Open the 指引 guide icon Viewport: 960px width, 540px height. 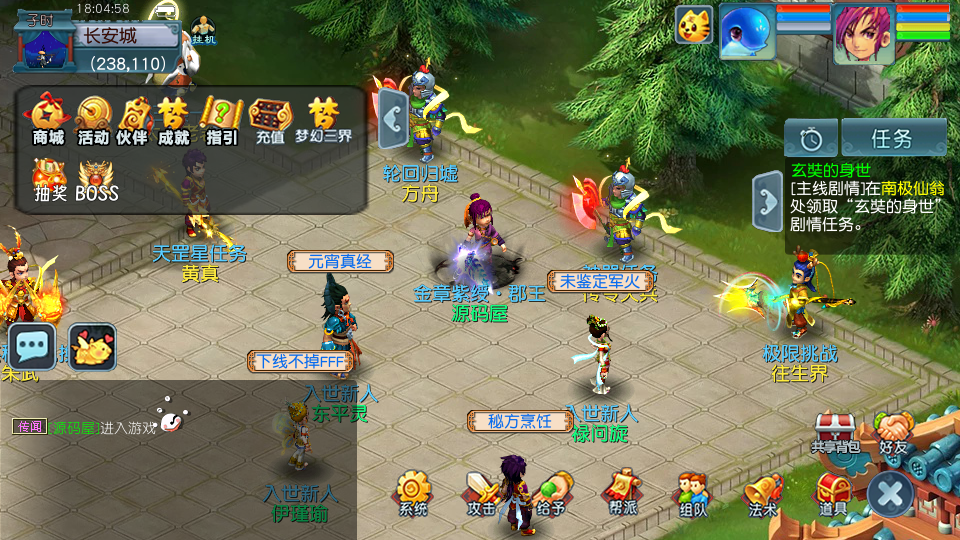pos(221,119)
